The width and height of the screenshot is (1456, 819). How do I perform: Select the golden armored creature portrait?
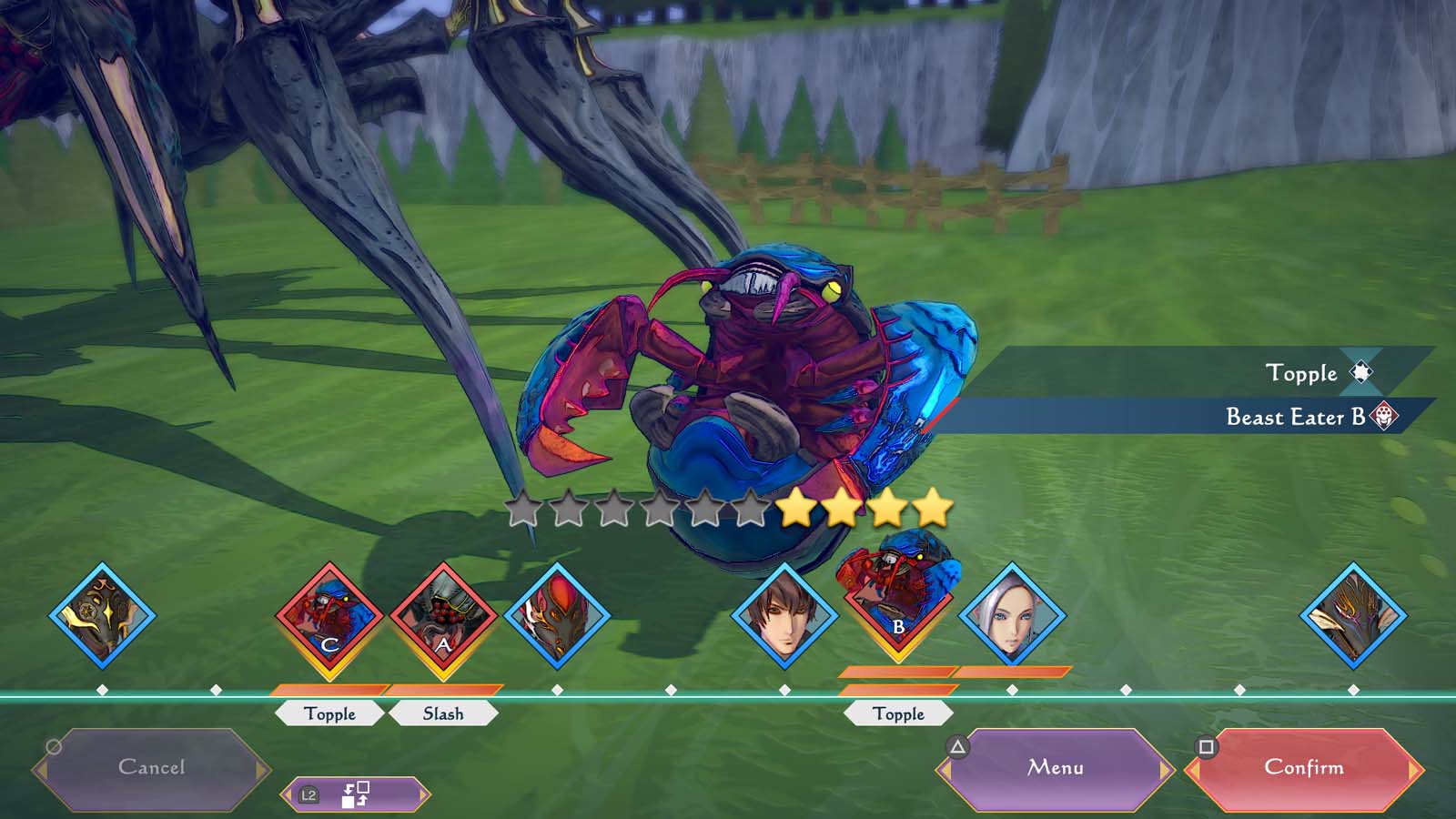(x=102, y=616)
